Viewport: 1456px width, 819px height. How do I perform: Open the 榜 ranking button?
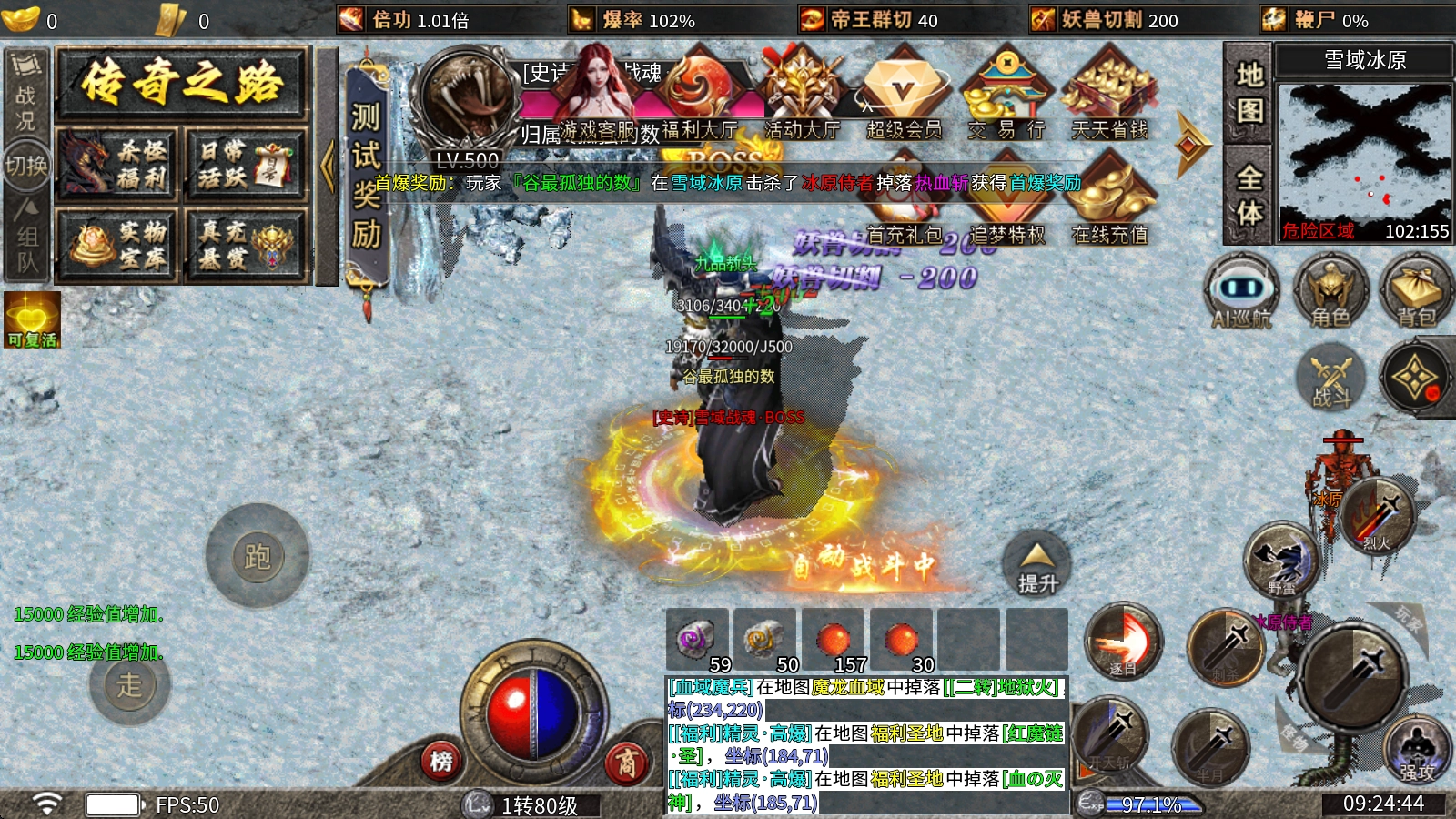pyautogui.click(x=442, y=761)
